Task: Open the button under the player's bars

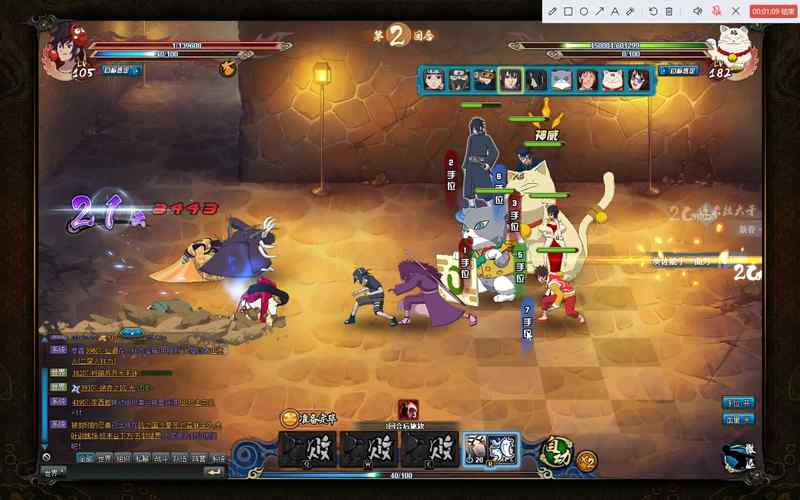Action: click(120, 71)
